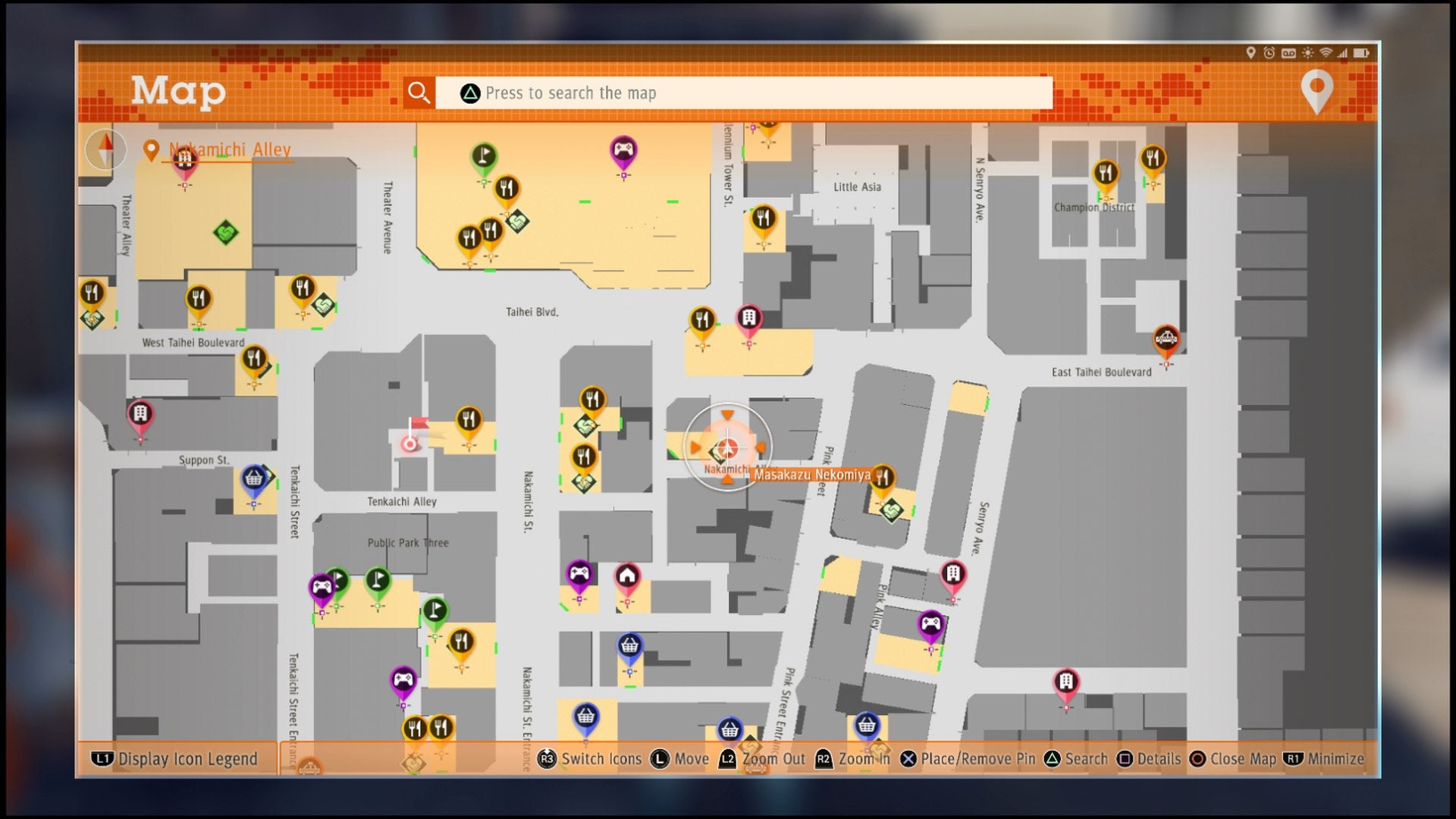Click the Wi-Fi status icon in top bar
This screenshot has width=1456, height=819.
(1325, 53)
